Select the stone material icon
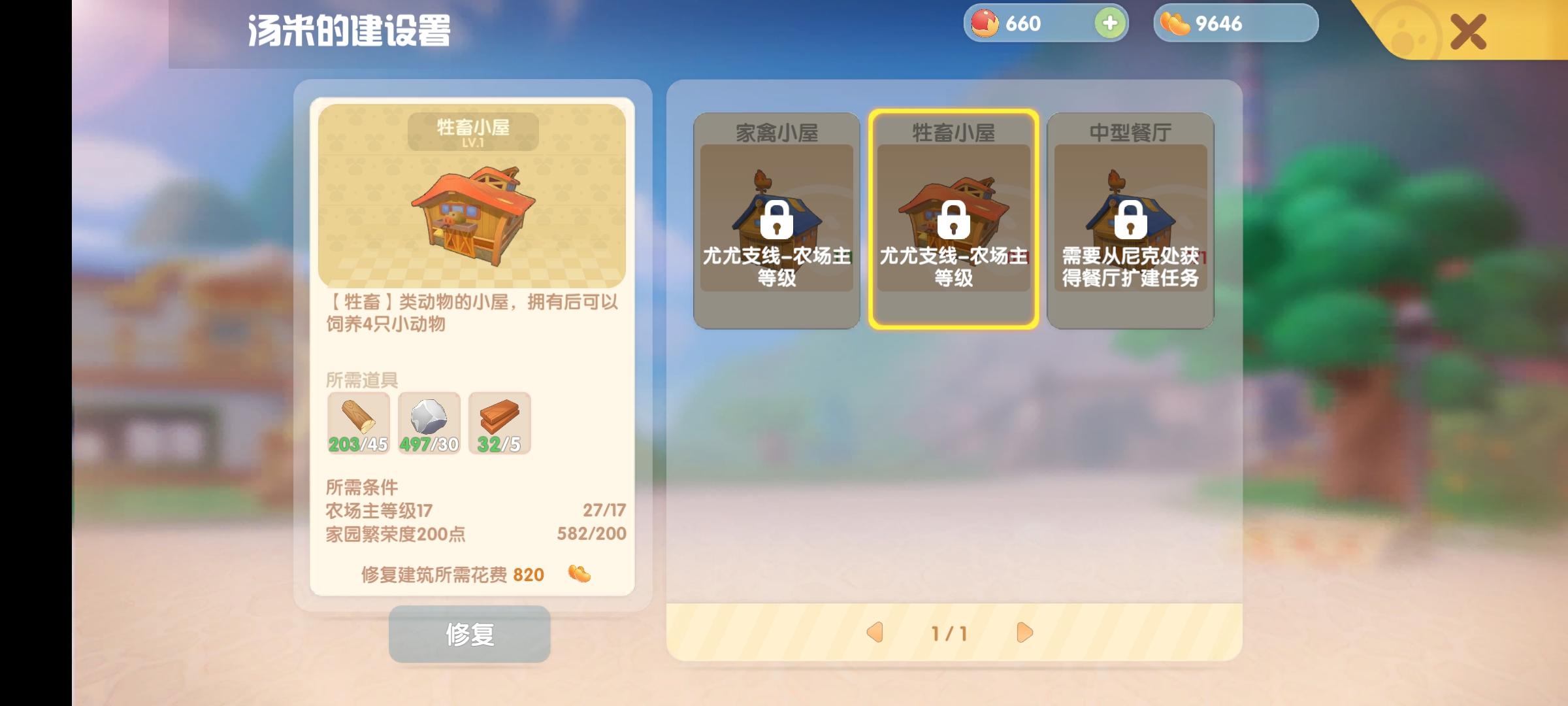This screenshot has height=706, width=1568. click(429, 422)
